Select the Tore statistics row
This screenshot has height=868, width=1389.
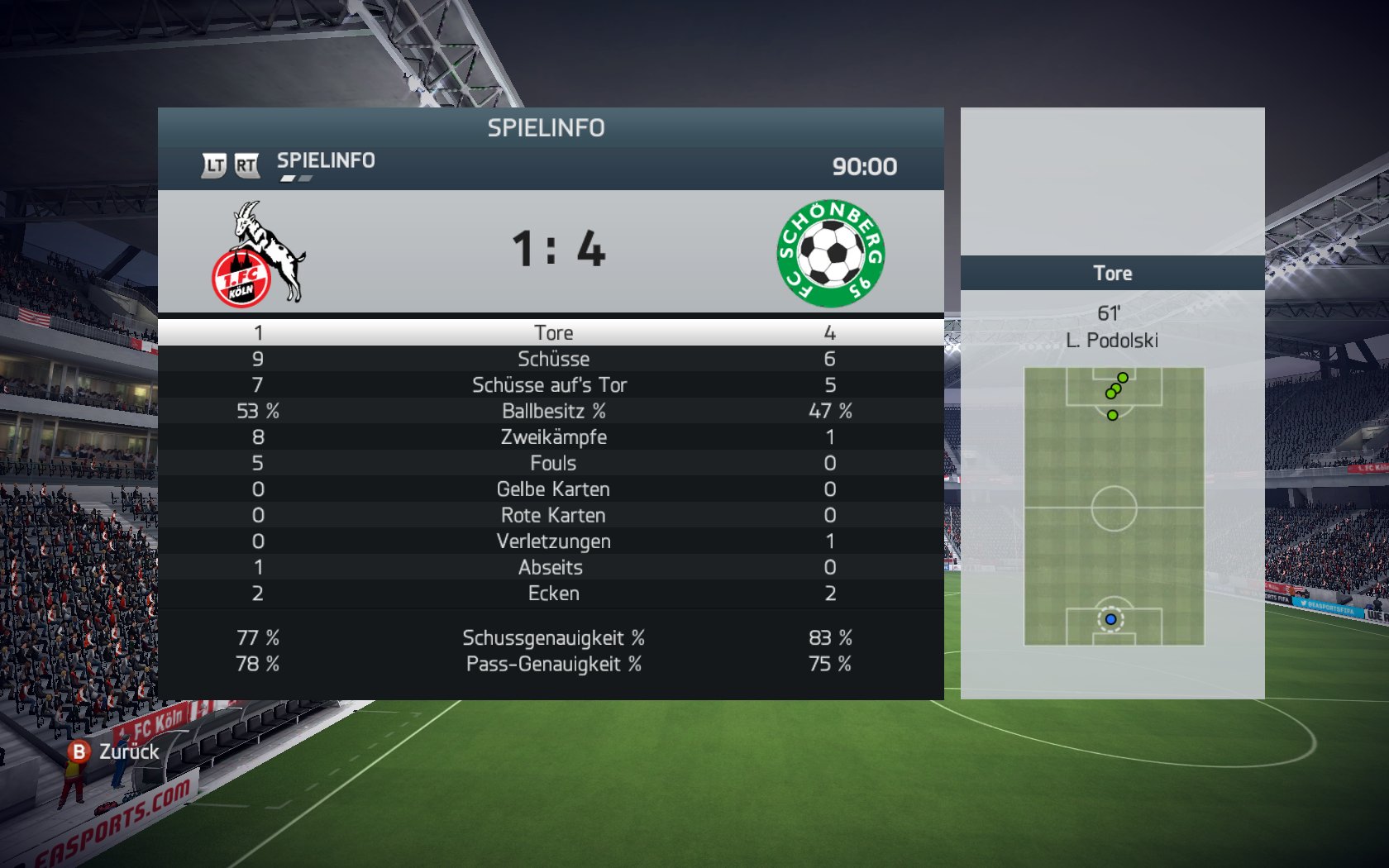pyautogui.click(x=552, y=332)
